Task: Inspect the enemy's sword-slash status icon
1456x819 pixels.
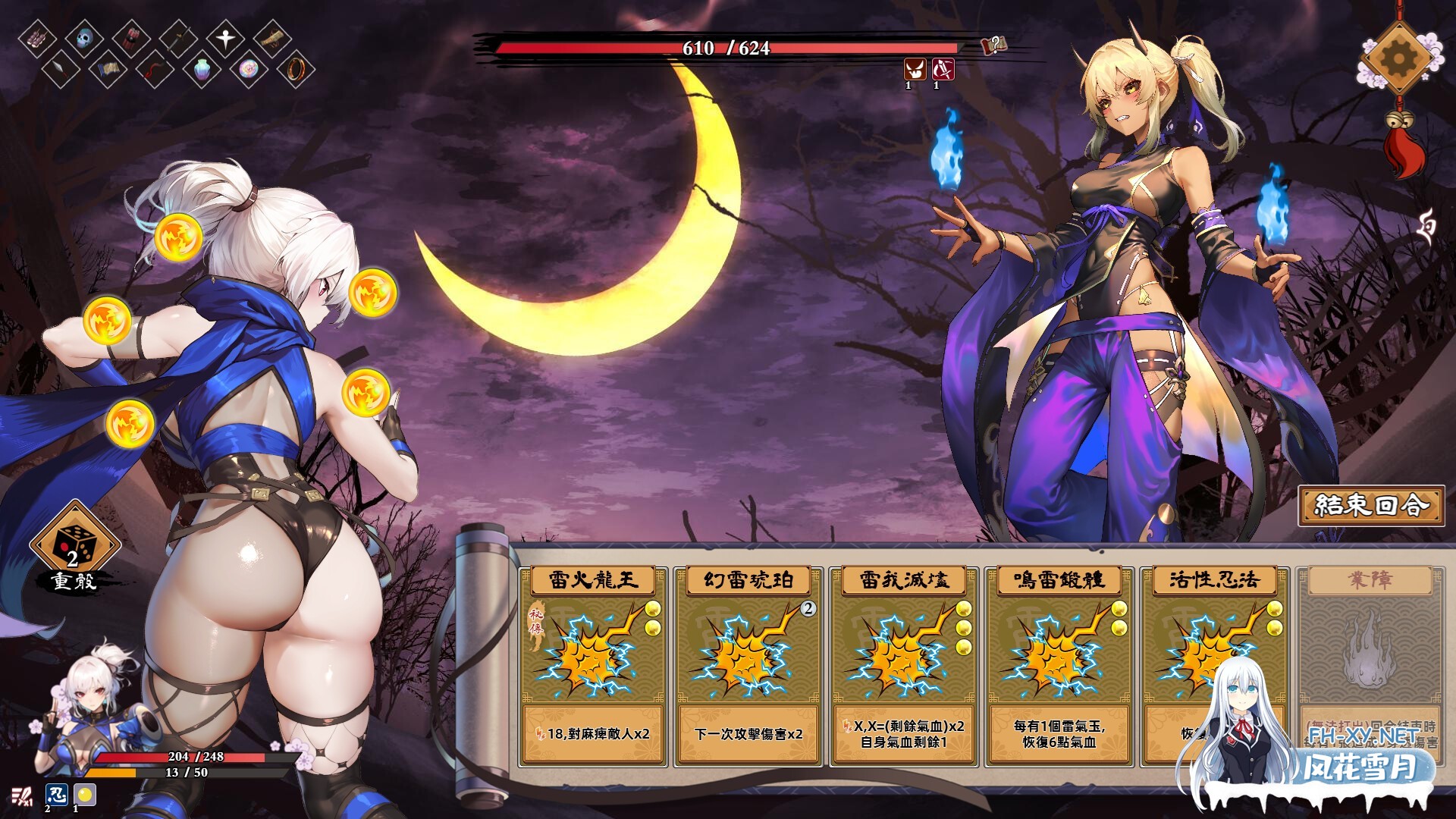Action: tap(943, 70)
